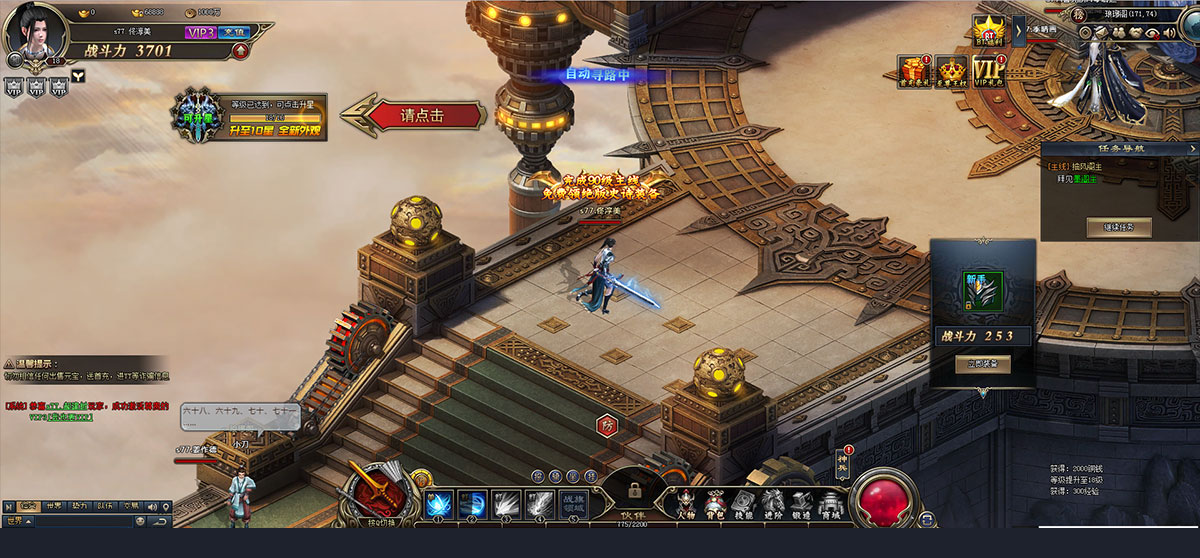
Task: Open the BT福利 star icon
Action: pyautogui.click(x=988, y=30)
